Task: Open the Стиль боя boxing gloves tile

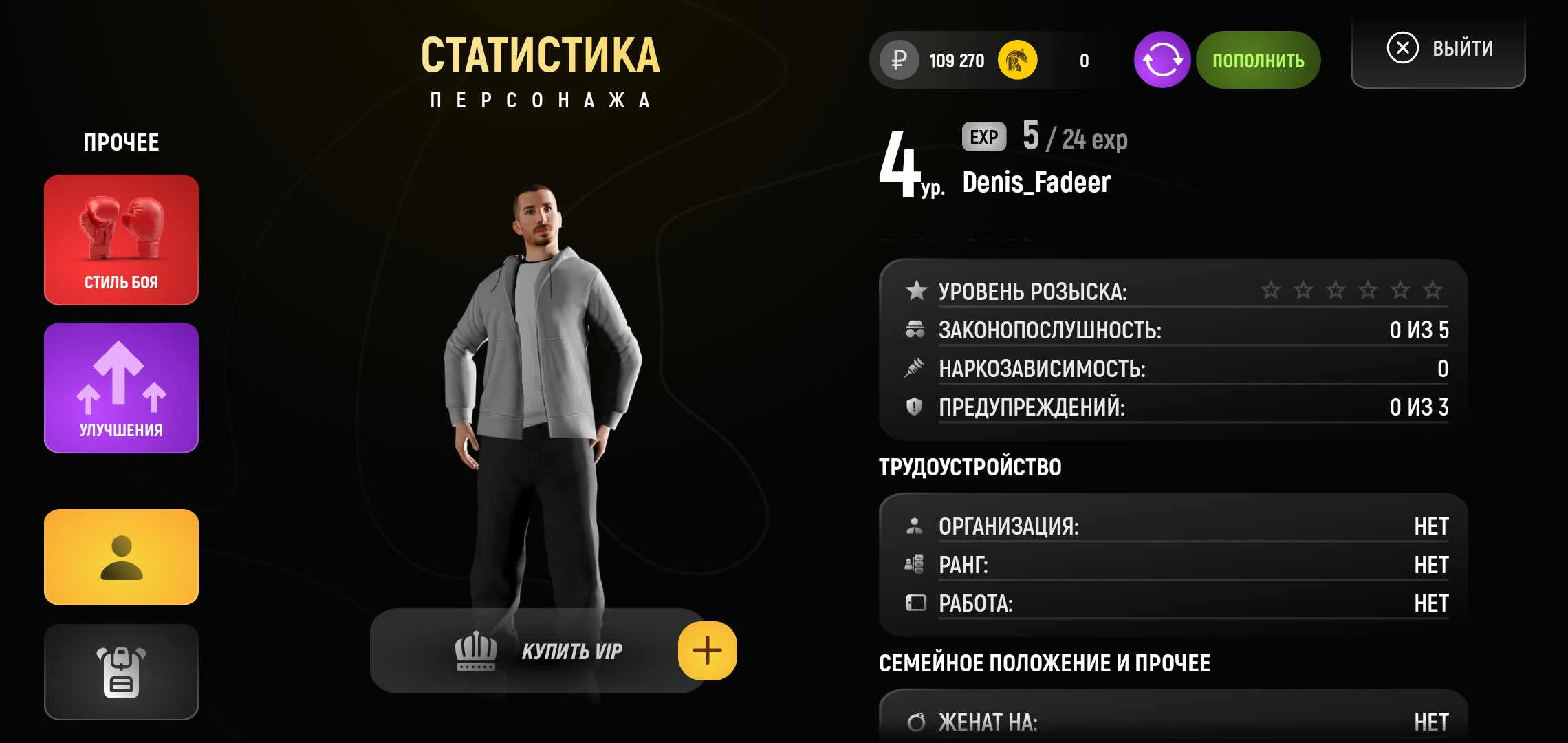Action: (121, 239)
